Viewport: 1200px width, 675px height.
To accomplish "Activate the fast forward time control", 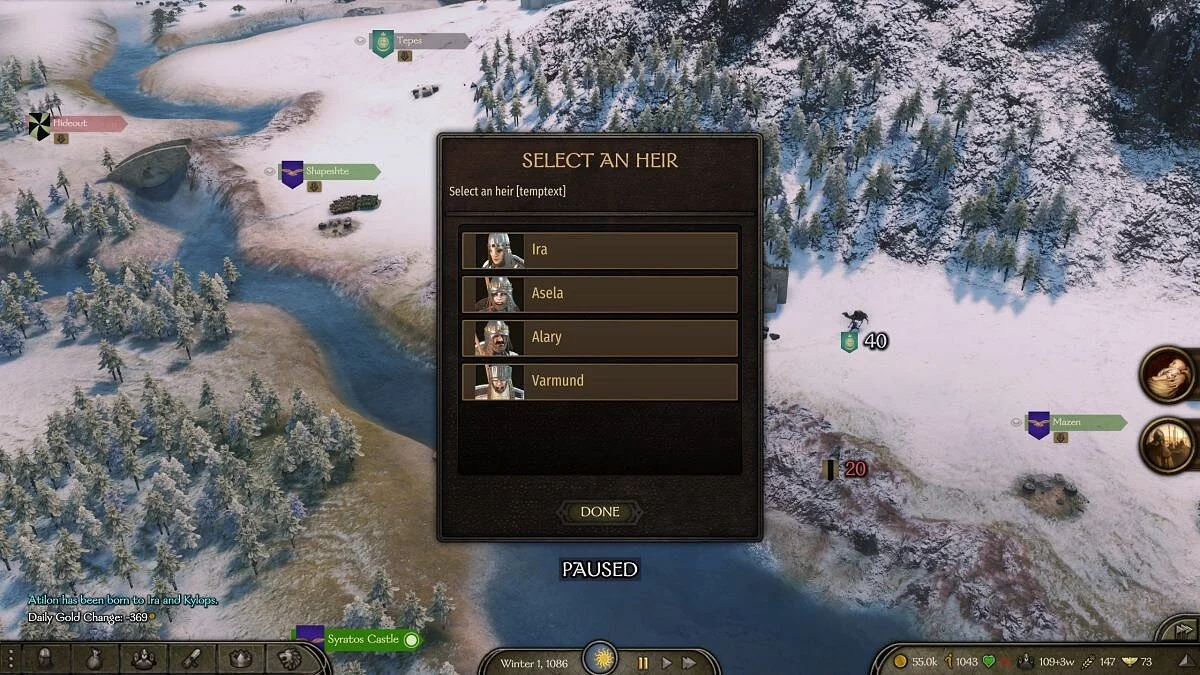I will [x=689, y=662].
